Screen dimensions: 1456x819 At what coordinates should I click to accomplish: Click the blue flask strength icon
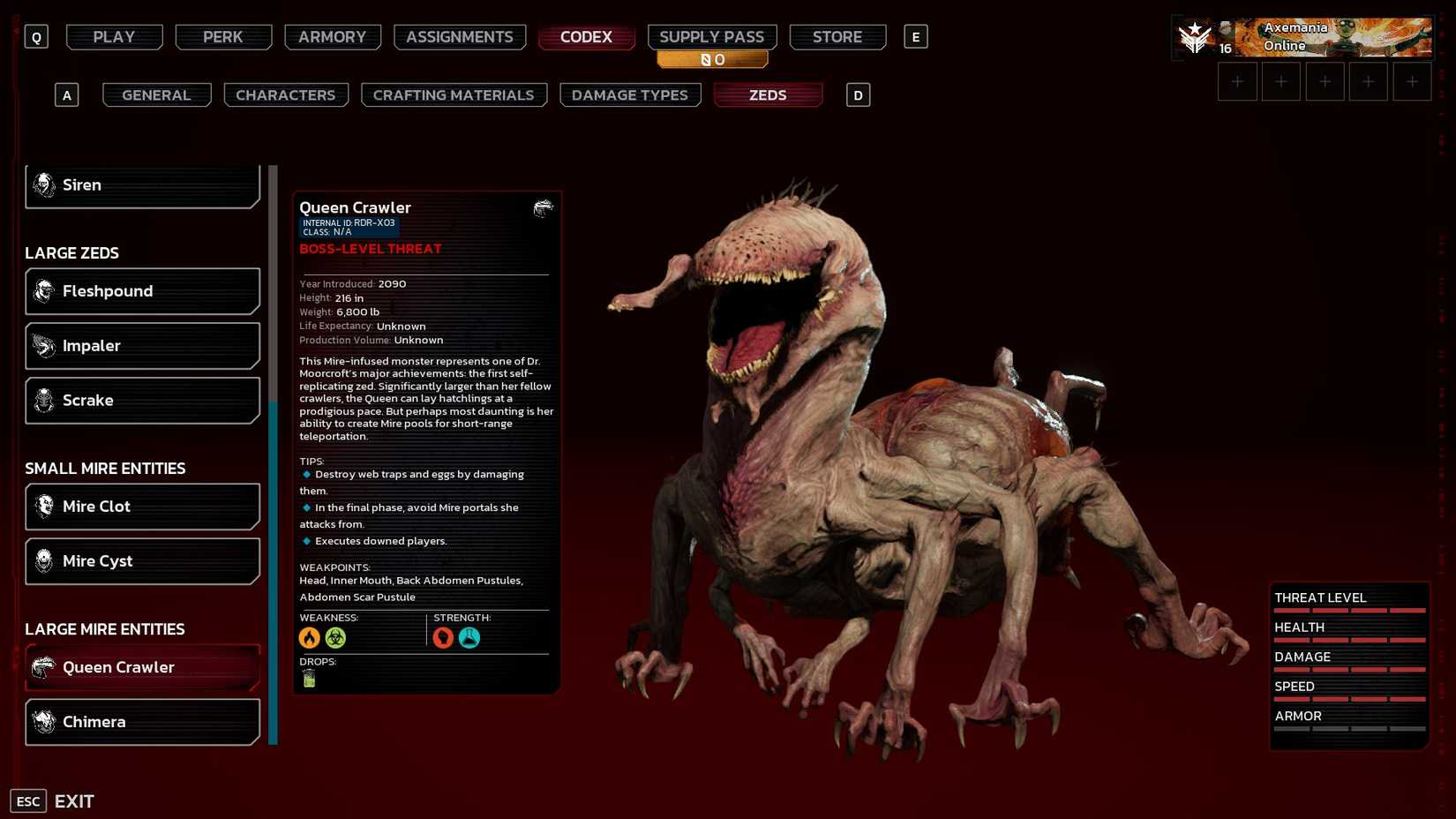469,637
